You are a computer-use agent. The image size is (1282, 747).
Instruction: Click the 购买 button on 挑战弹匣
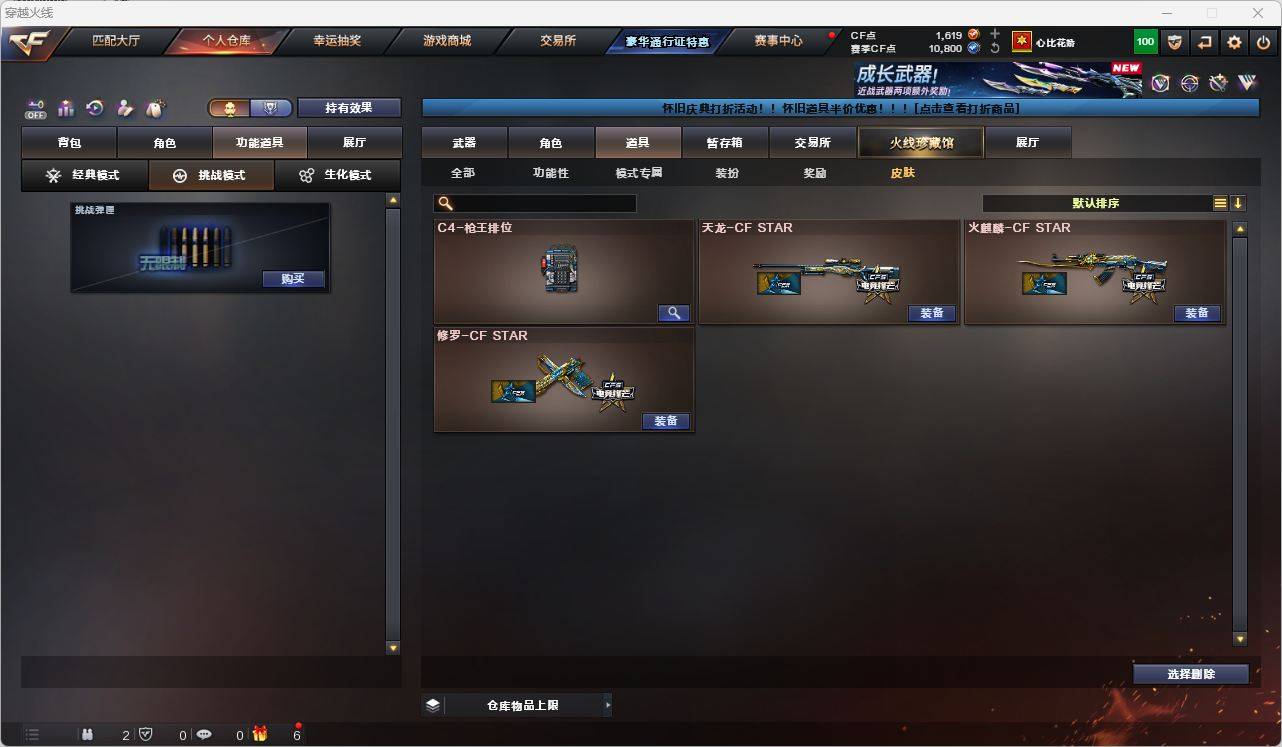pos(292,279)
